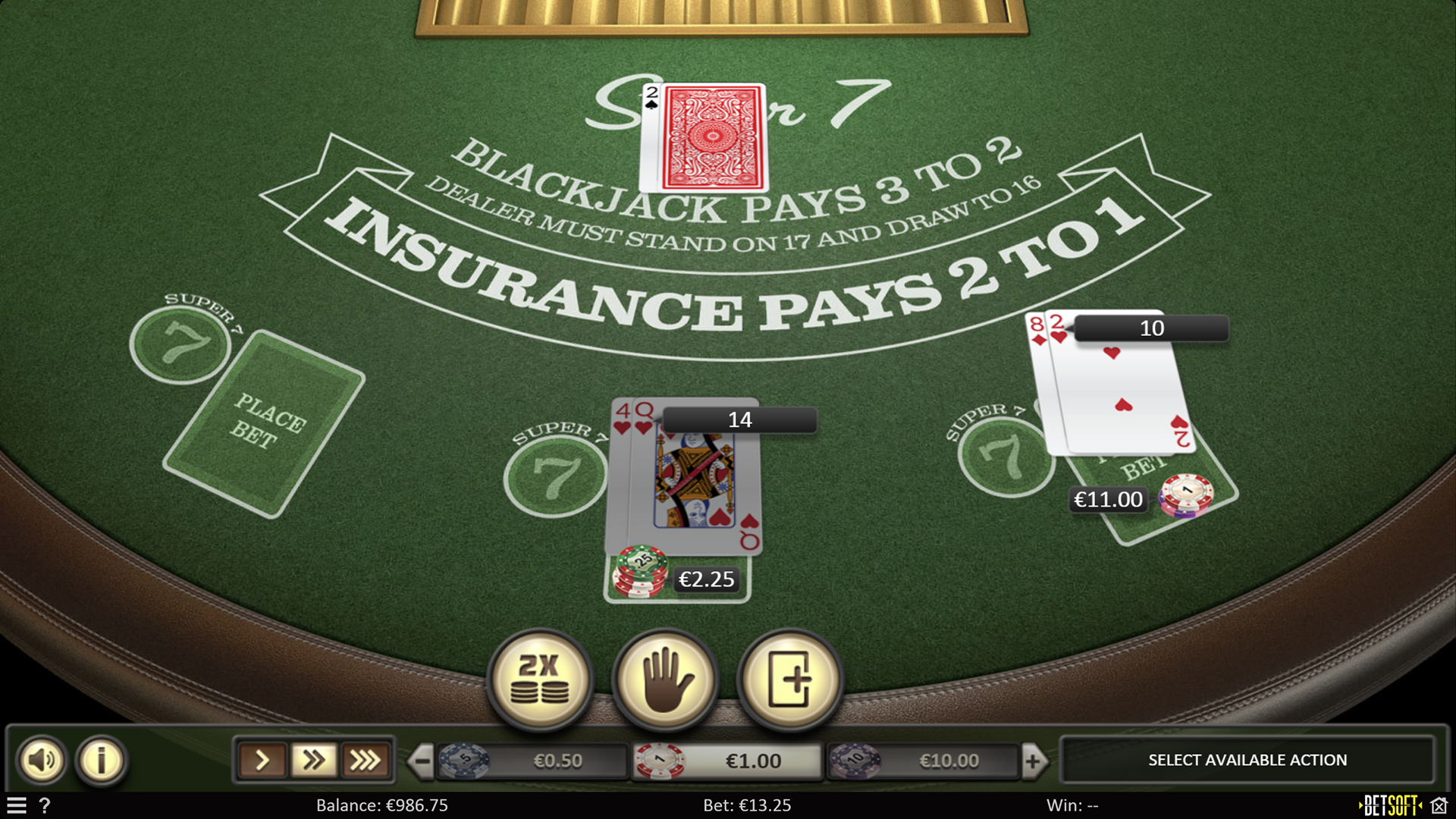This screenshot has width=1456, height=819.
Task: Open help with the question mark icon
Action: [x=46, y=806]
